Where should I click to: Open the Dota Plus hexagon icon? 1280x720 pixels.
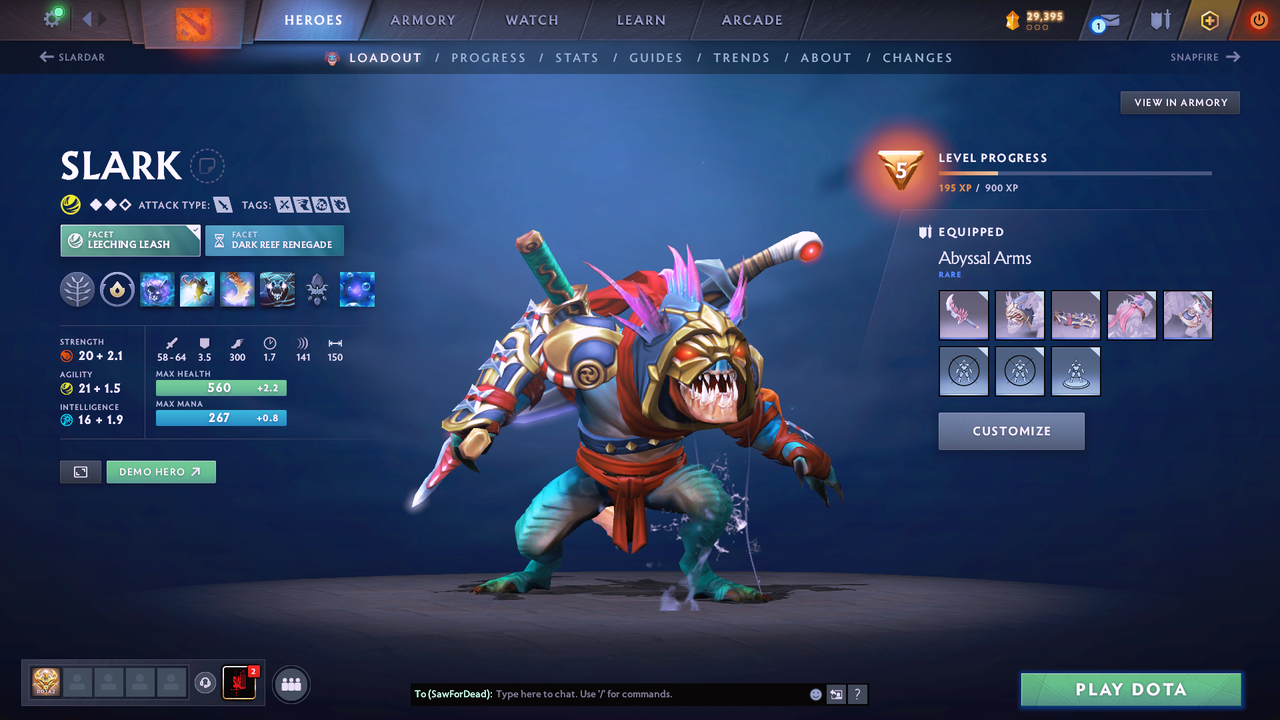pyautogui.click(x=1210, y=19)
